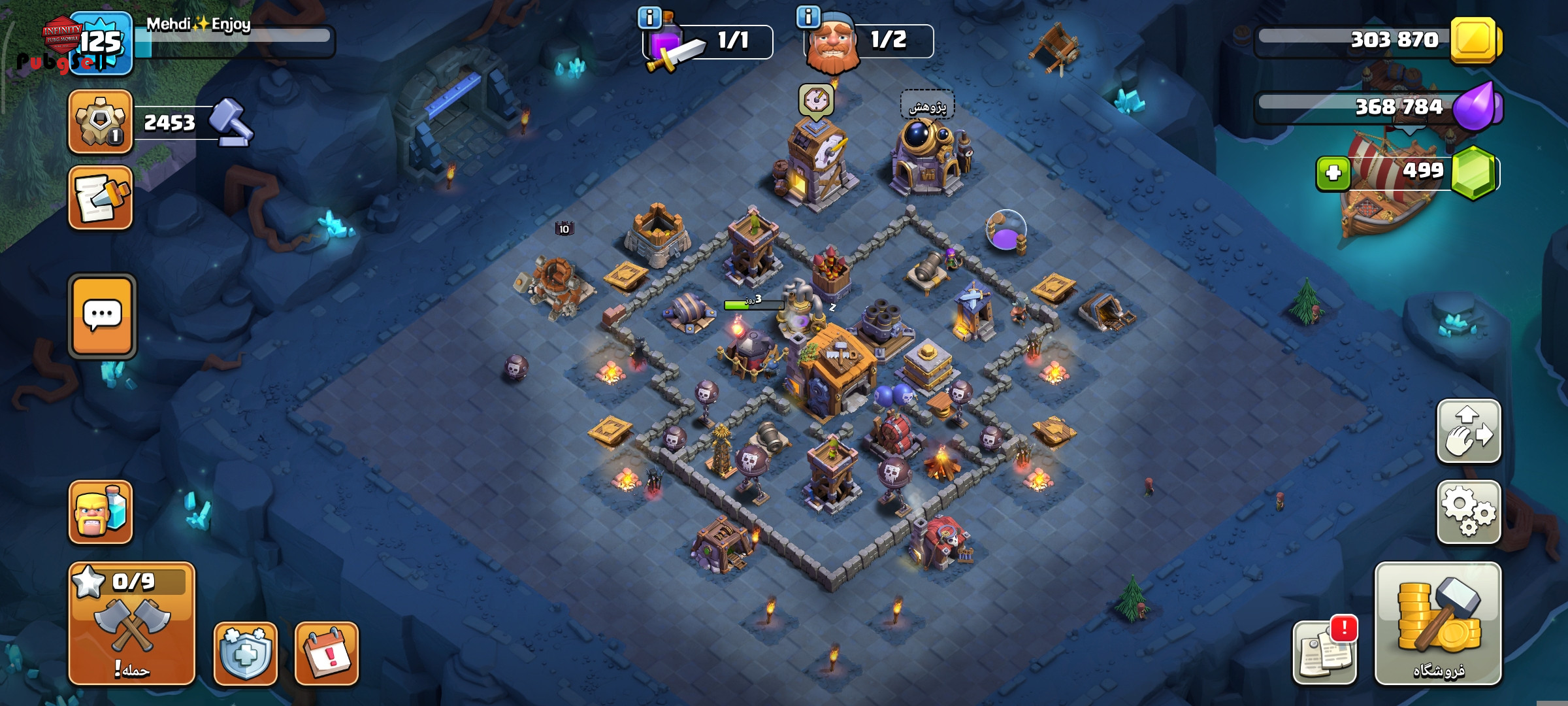Open the scroll and hammer button
Screen dimensions: 1568x706
(x=101, y=197)
